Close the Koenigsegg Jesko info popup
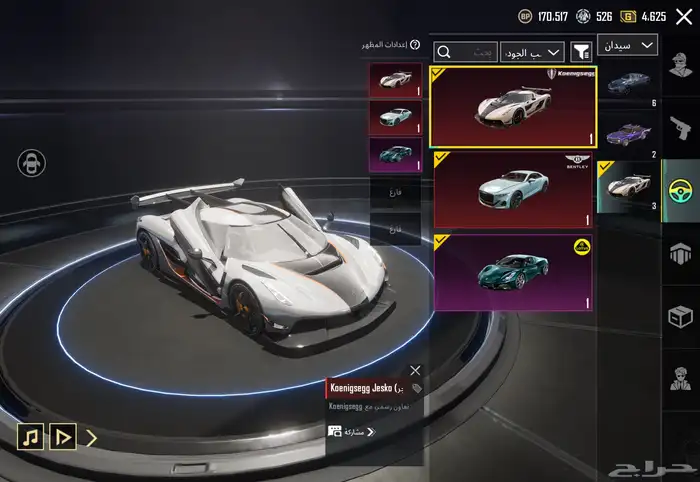Screen dimensions: 700x482 point(415,370)
